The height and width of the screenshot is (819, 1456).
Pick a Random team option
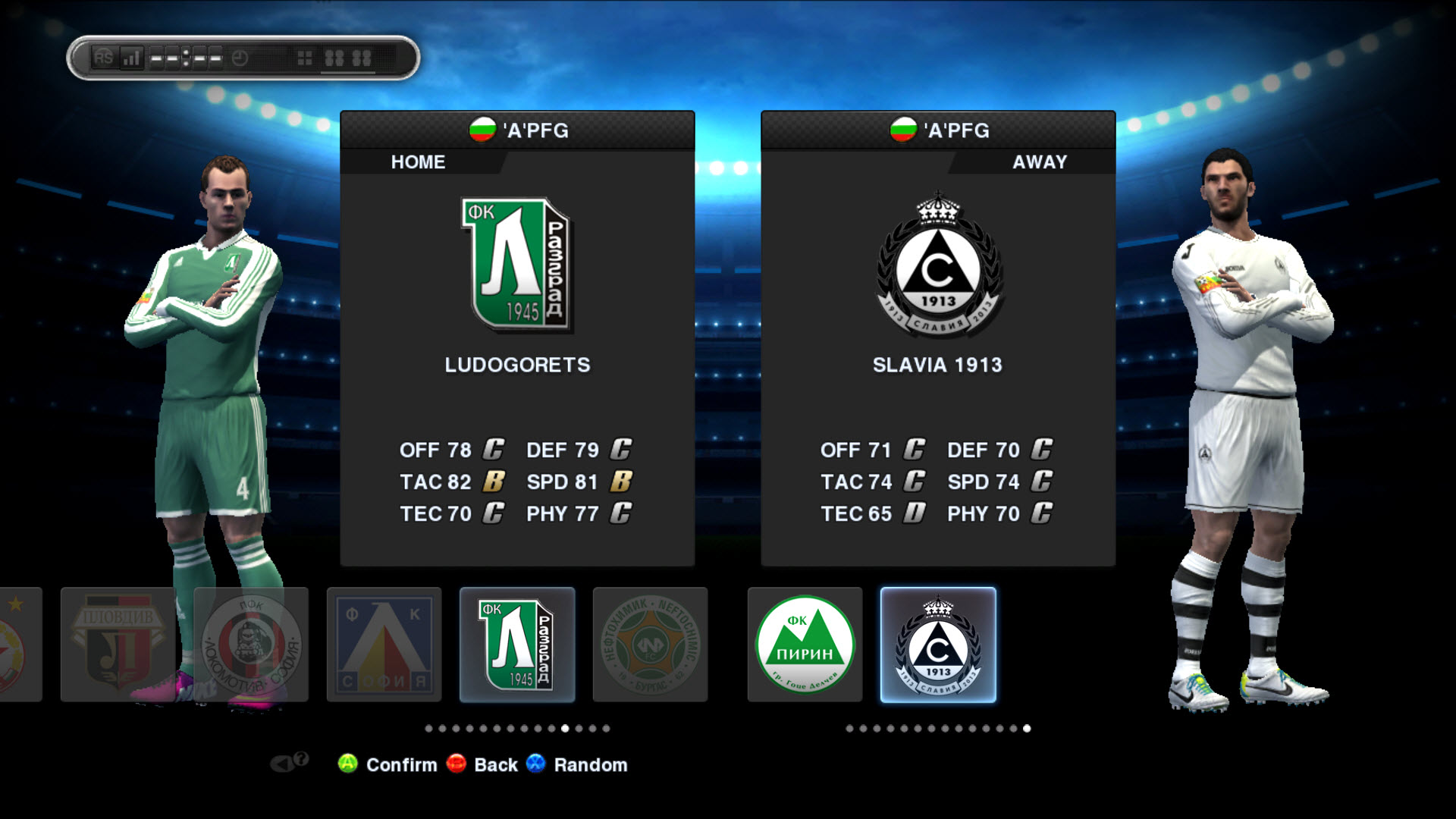[590, 764]
